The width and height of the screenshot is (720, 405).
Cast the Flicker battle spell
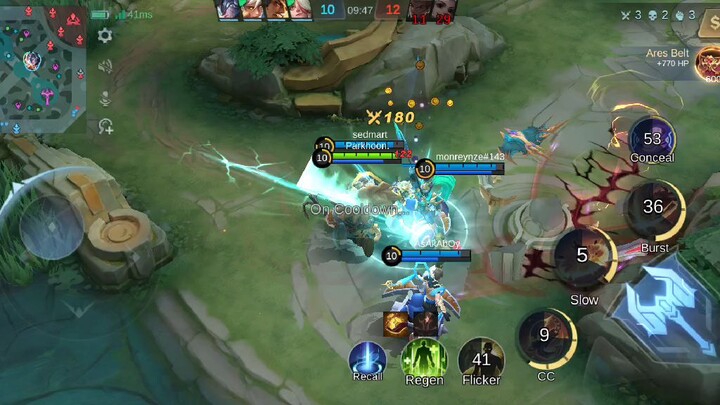(x=481, y=359)
